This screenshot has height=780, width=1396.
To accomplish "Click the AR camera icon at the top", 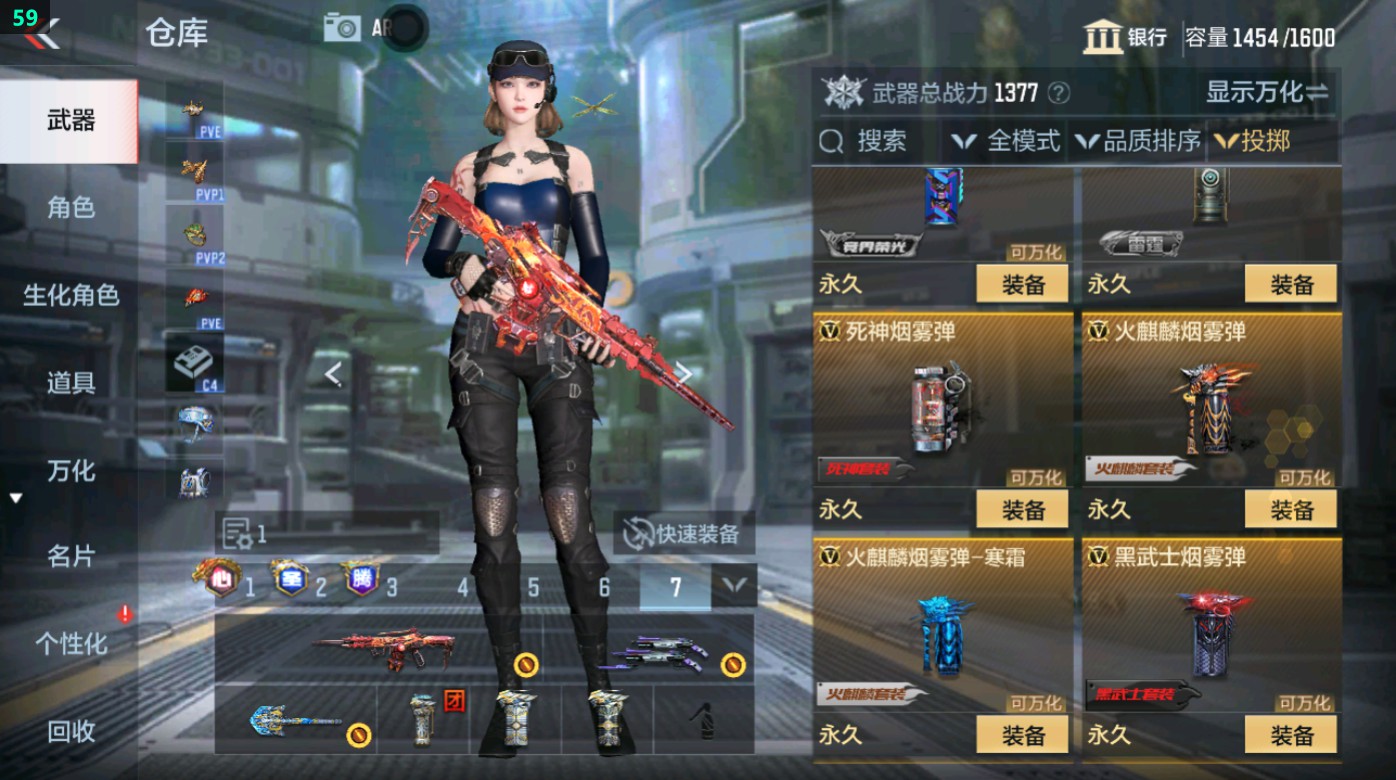I will tap(341, 27).
